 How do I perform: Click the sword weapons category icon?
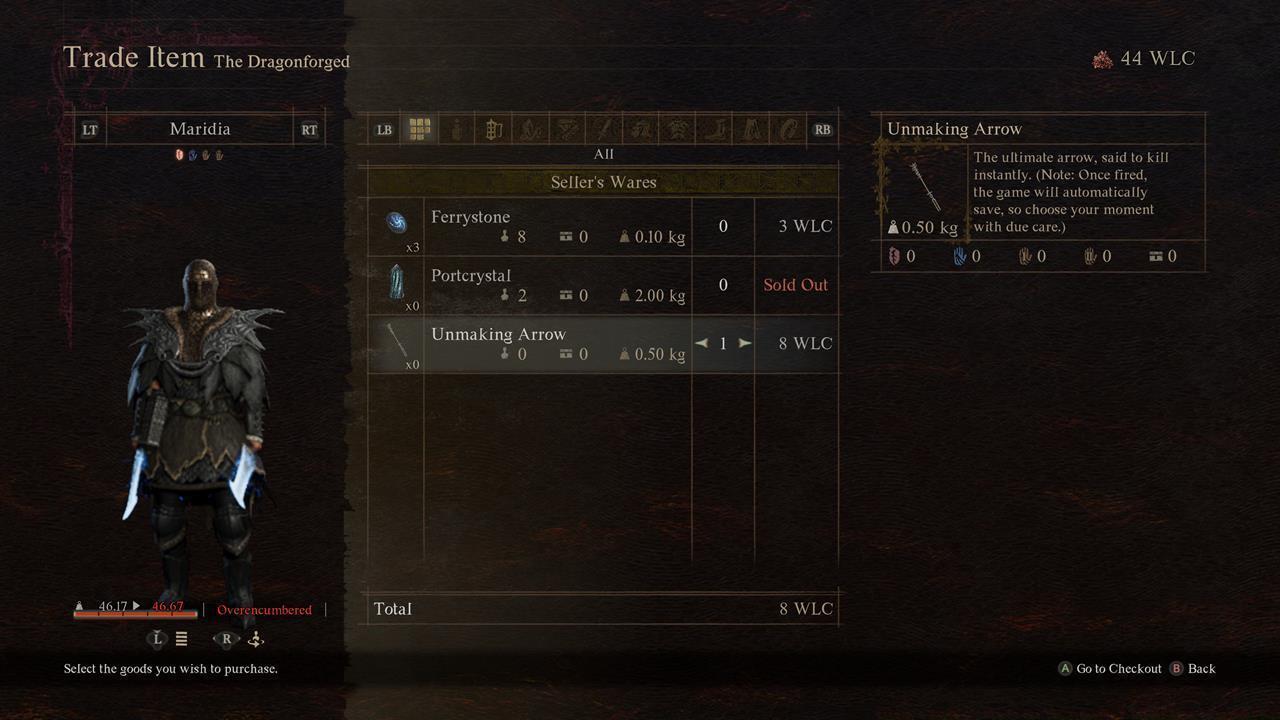[604, 128]
